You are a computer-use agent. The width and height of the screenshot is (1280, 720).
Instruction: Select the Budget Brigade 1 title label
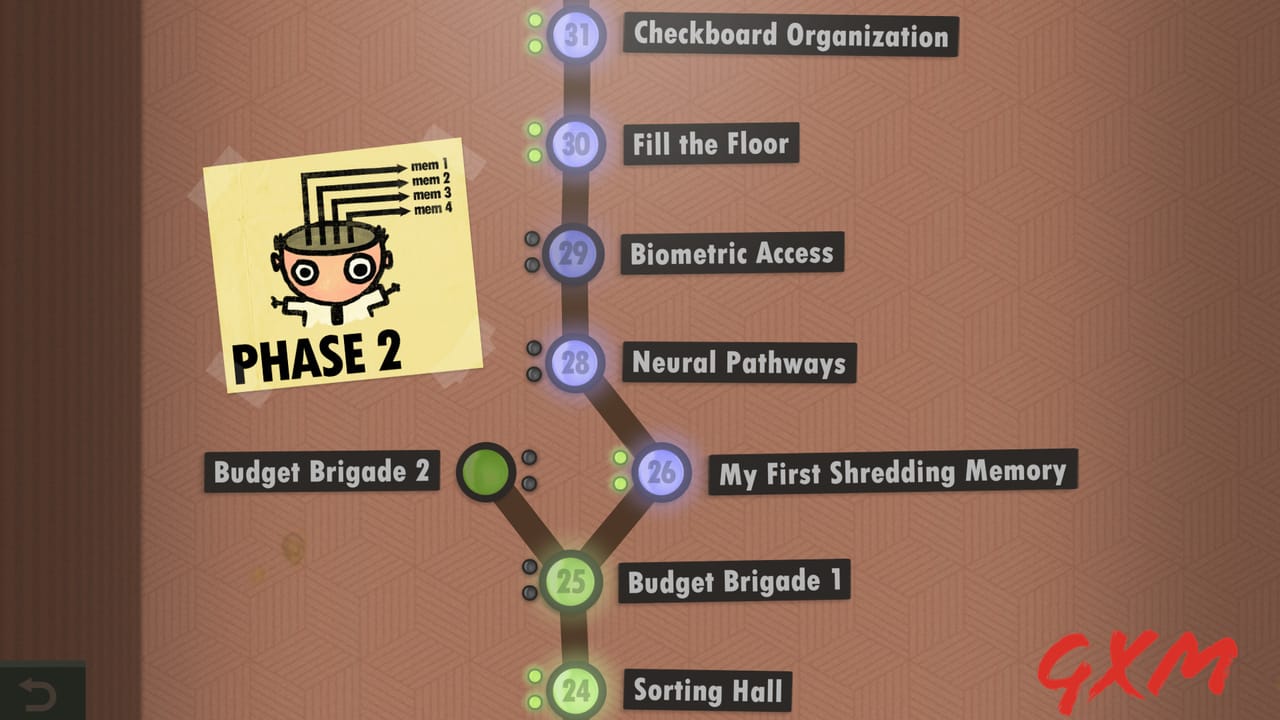[x=737, y=581]
